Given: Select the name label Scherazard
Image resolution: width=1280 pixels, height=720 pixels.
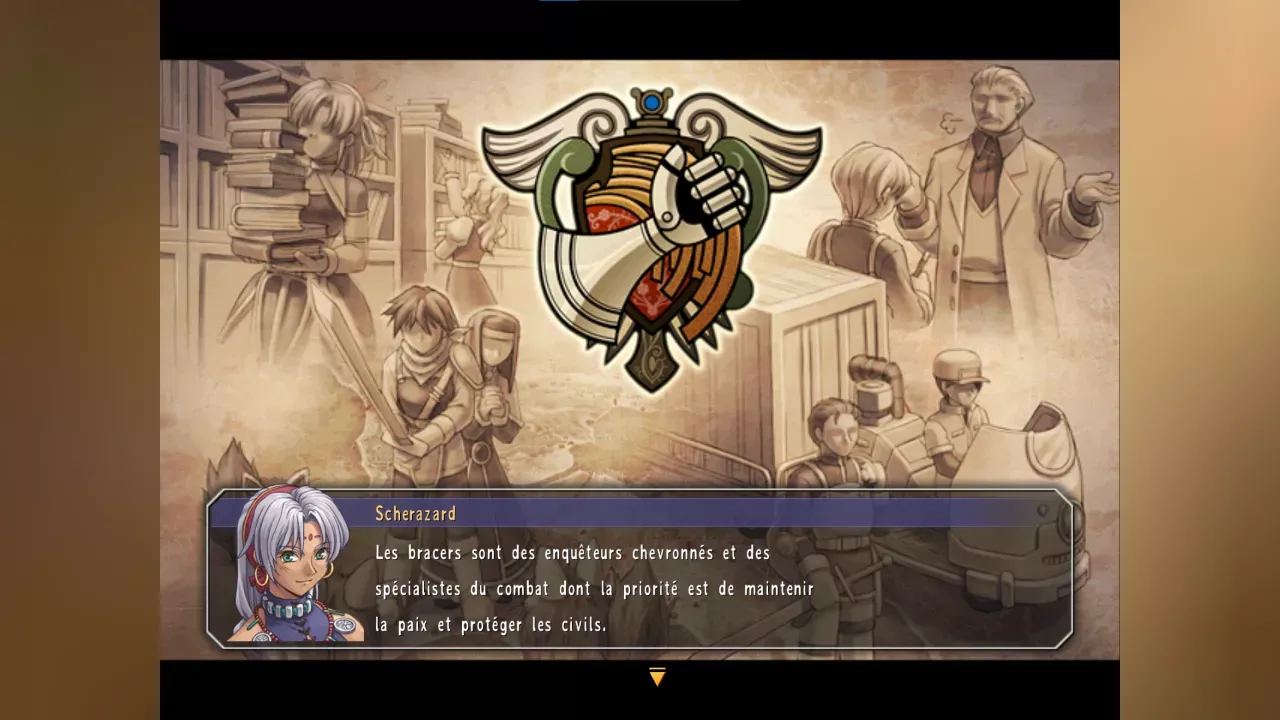Looking at the screenshot, I should tap(416, 514).
